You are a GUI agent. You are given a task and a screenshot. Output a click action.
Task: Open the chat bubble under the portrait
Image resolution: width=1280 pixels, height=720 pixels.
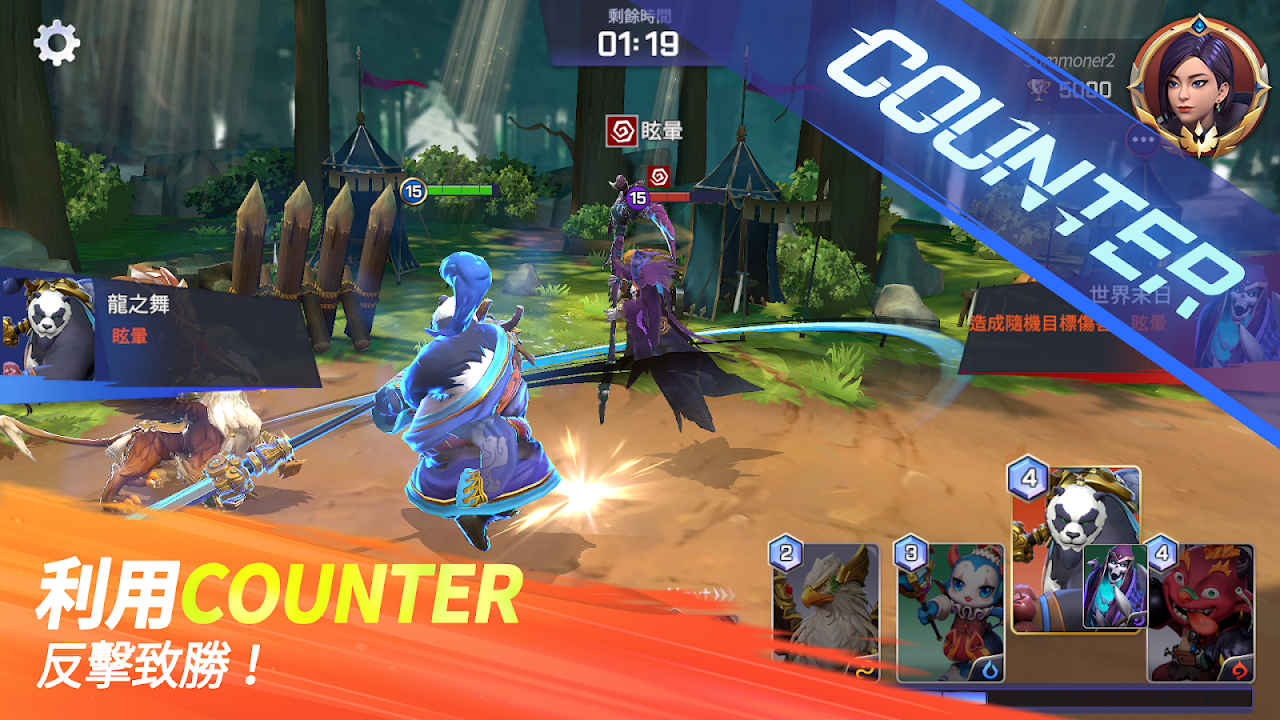1143,140
